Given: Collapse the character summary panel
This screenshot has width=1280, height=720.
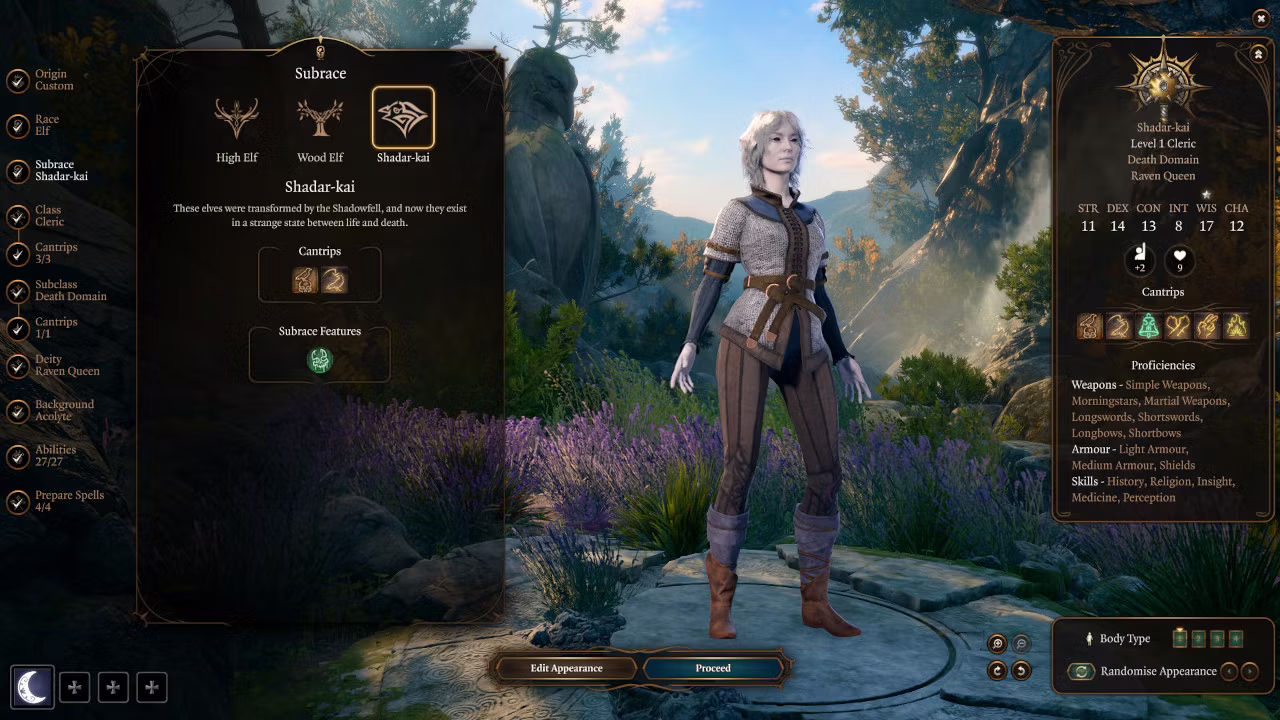Looking at the screenshot, I should point(1258,54).
